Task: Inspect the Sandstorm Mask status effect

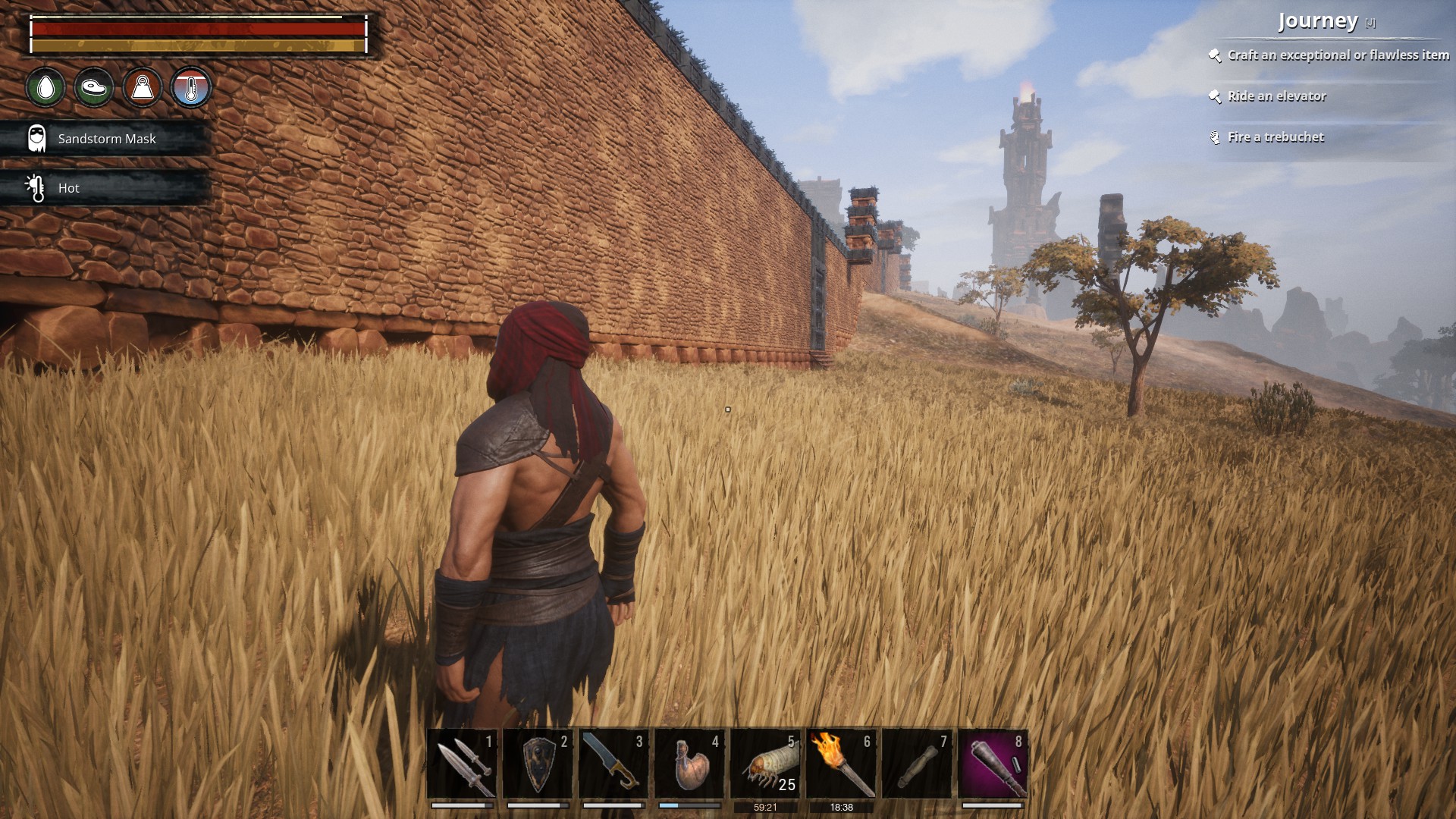Action: tap(106, 139)
